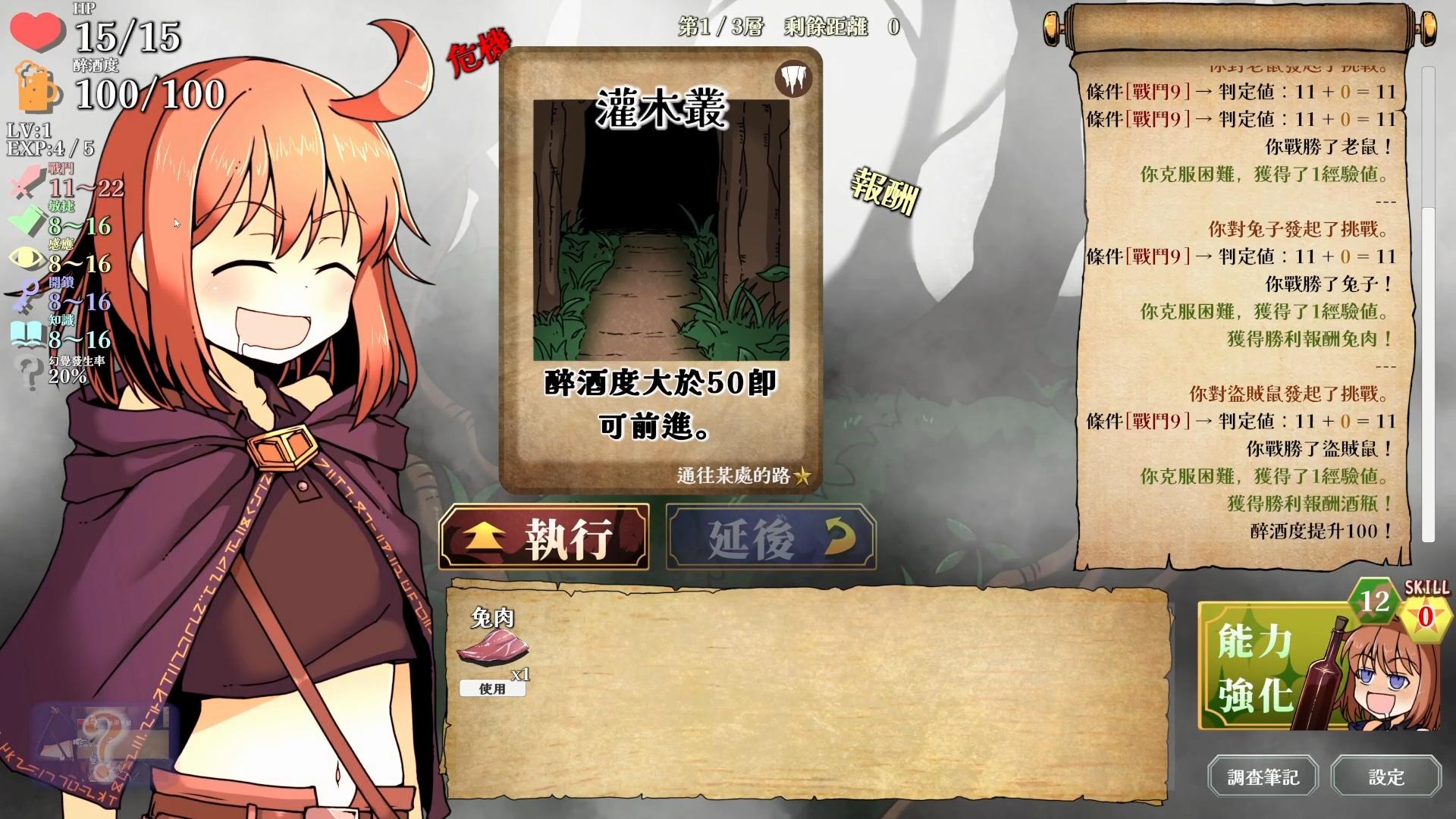1456x819 pixels.
Task: Open the 調查筆記 investigation notes
Action: click(1263, 777)
